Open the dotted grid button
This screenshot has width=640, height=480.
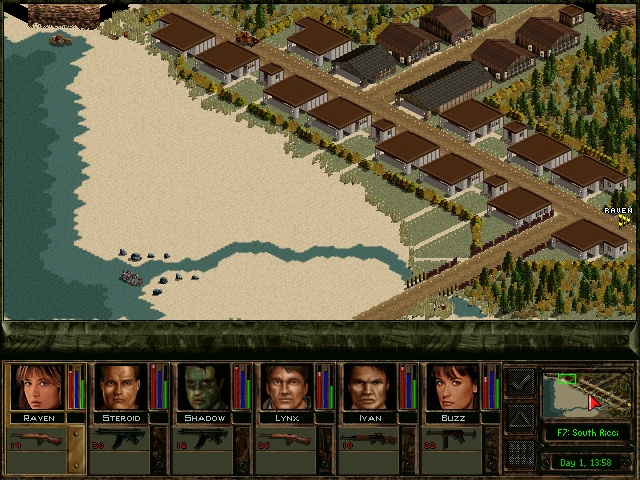coord(520,453)
